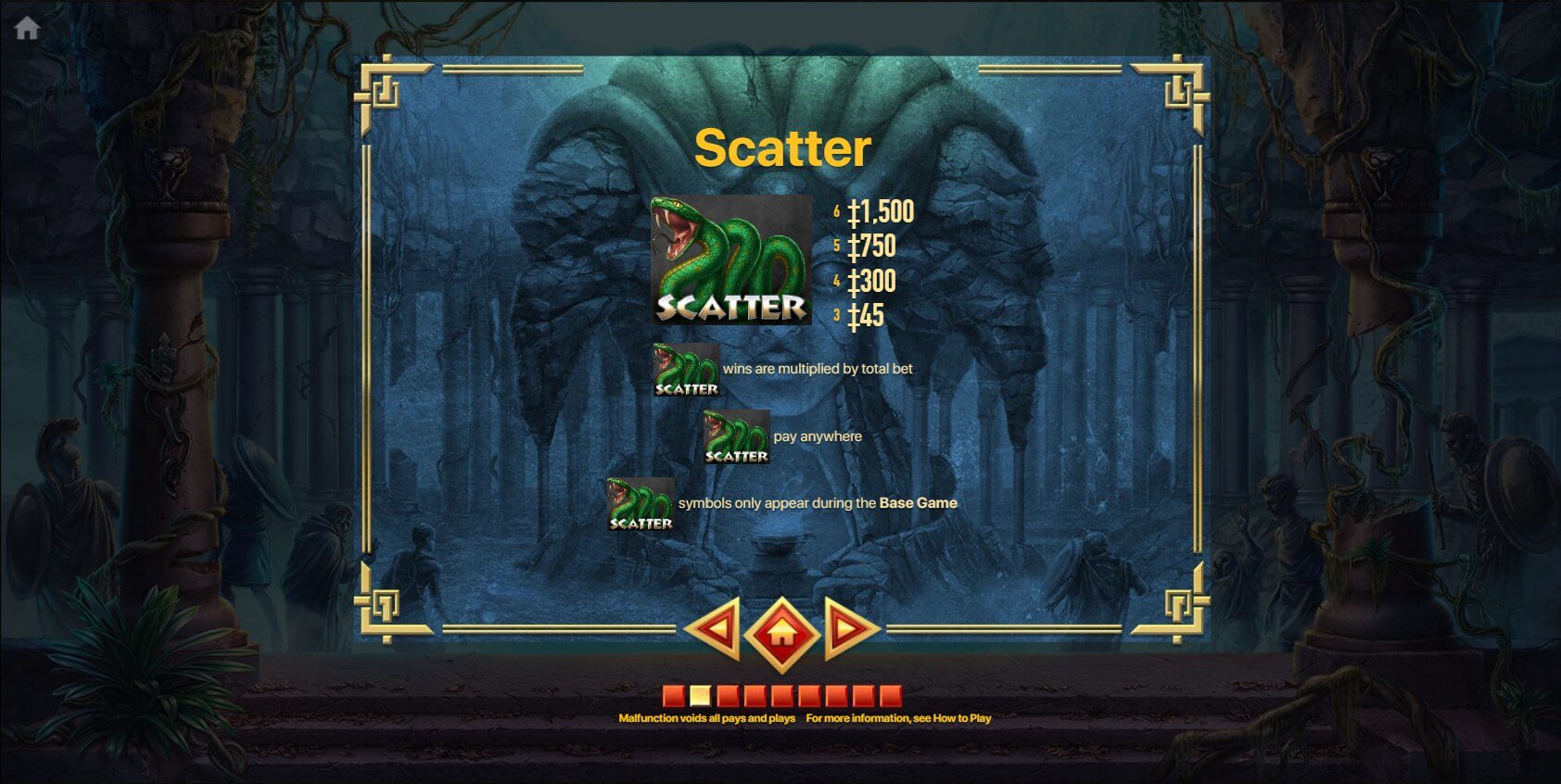Jump to the fifth pagination square
Viewport: 1561px width, 784px height.
point(781,696)
